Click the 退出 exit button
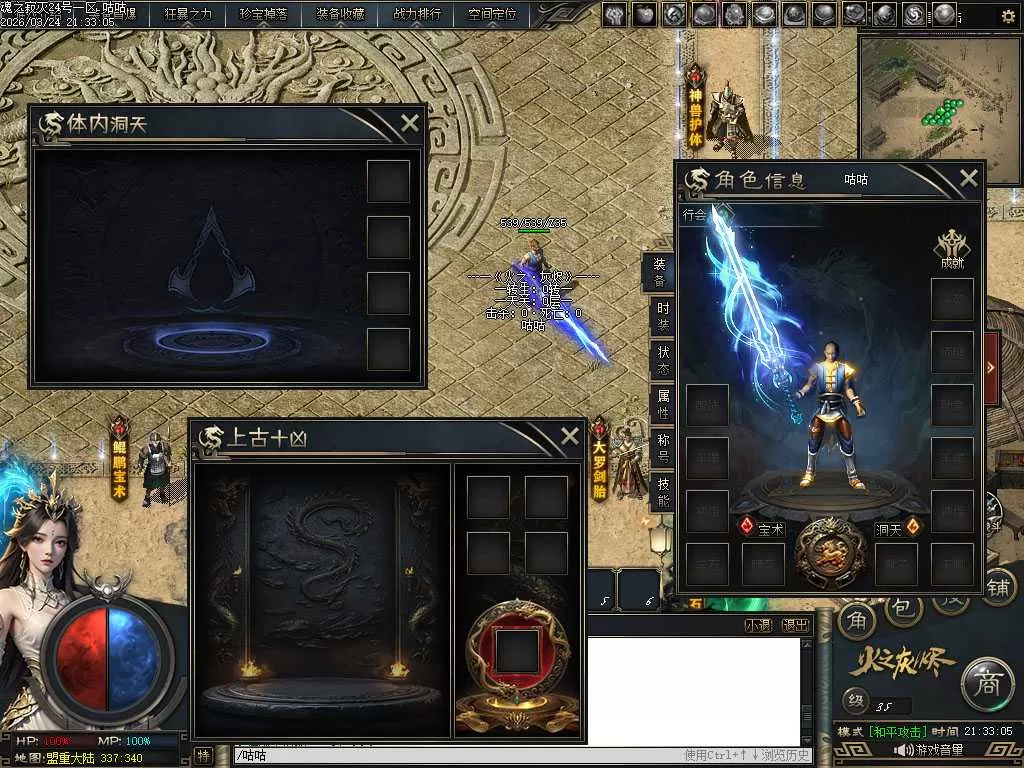The image size is (1024, 768). pyautogui.click(x=796, y=625)
